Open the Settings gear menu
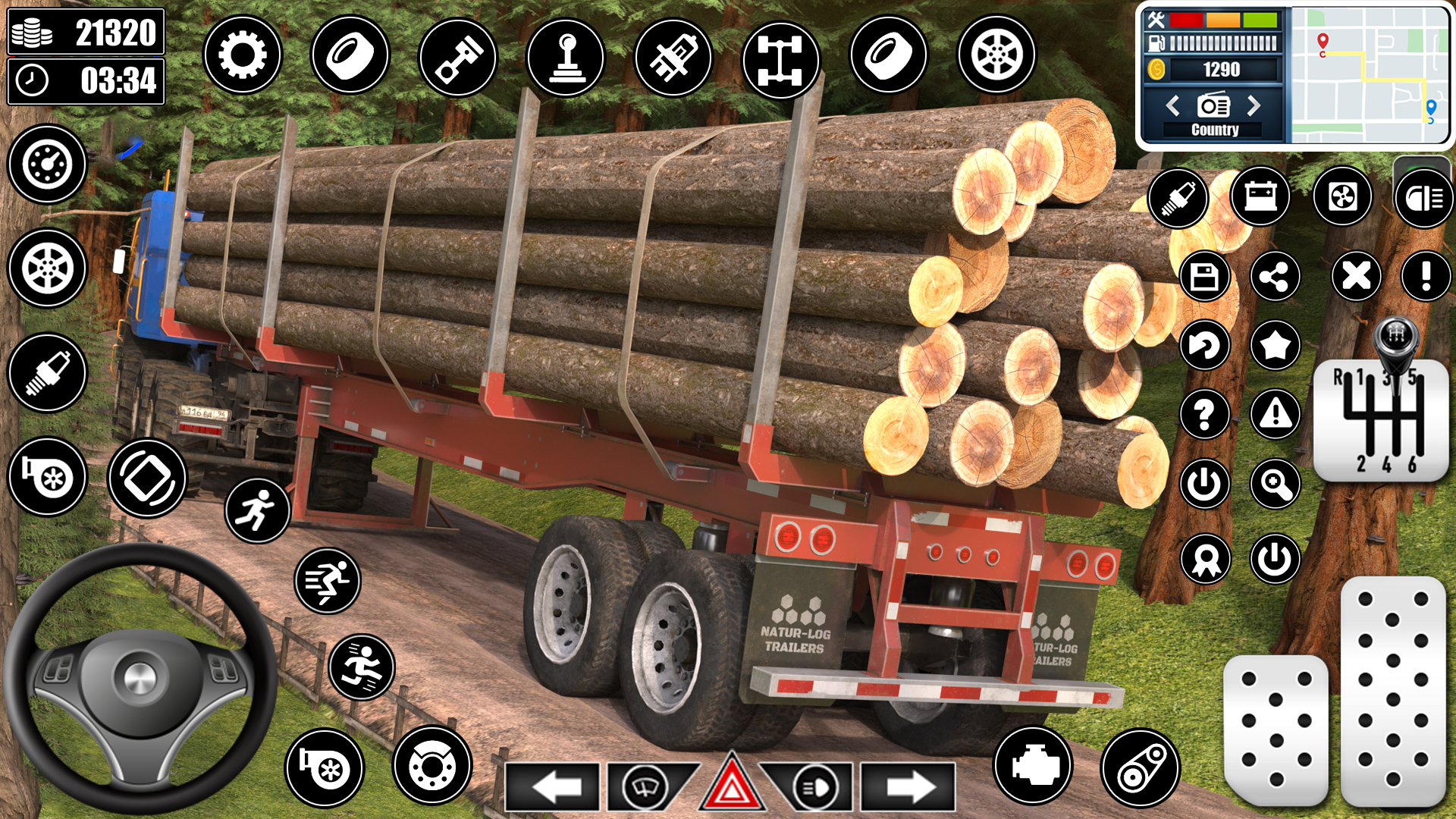The width and height of the screenshot is (1456, 819). [x=243, y=55]
